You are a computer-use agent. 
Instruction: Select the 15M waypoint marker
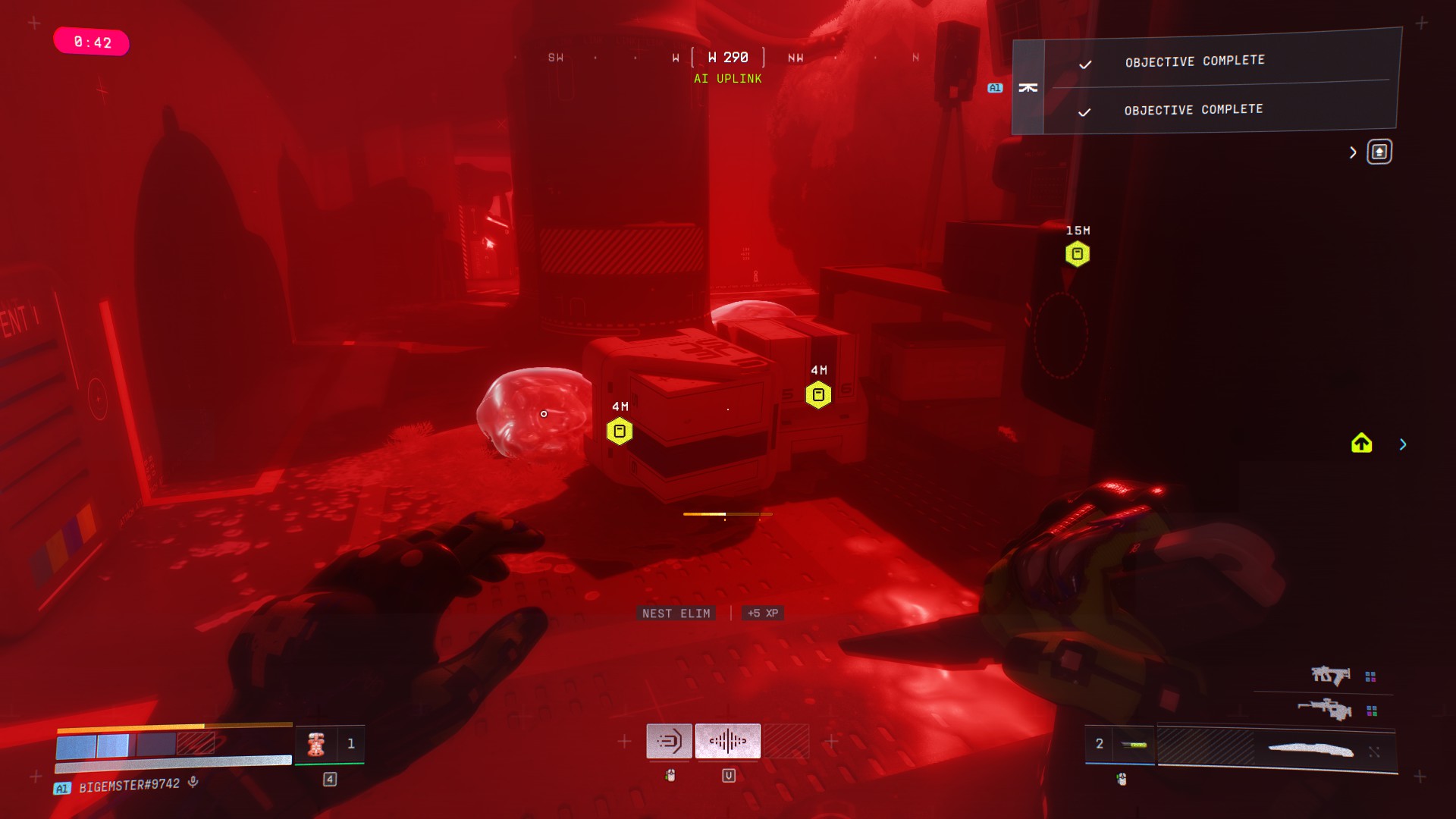pyautogui.click(x=1077, y=254)
